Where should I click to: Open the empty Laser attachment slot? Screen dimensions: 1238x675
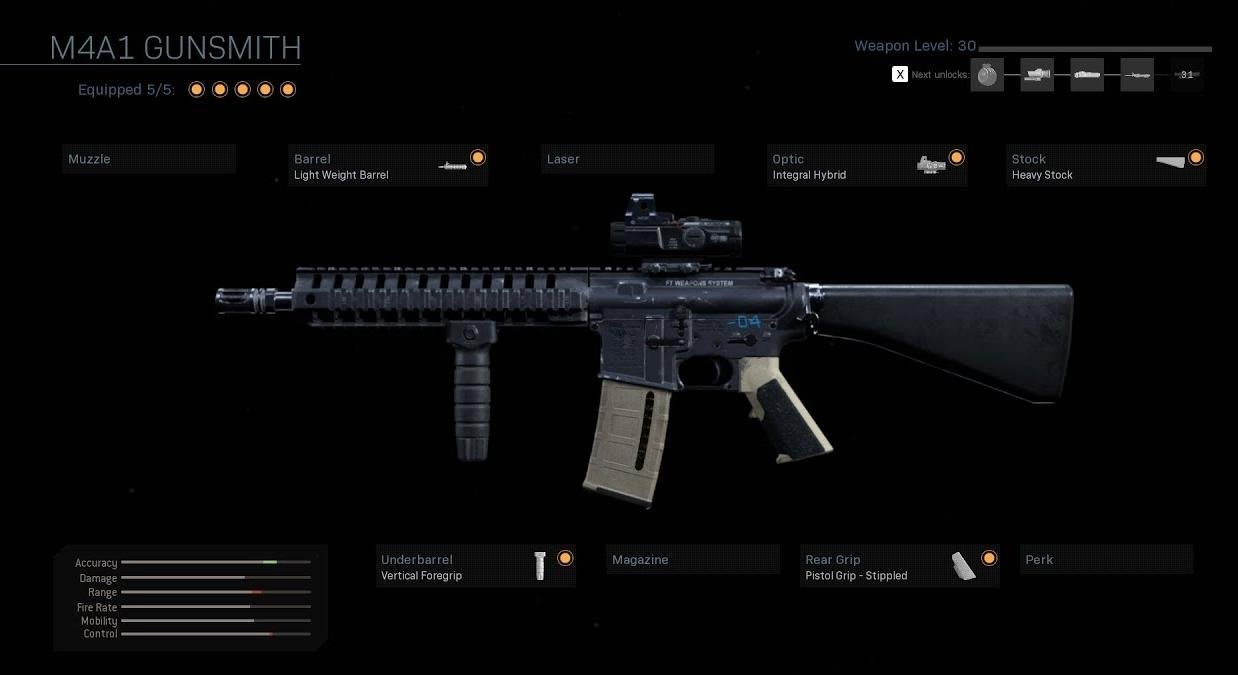pyautogui.click(x=627, y=159)
